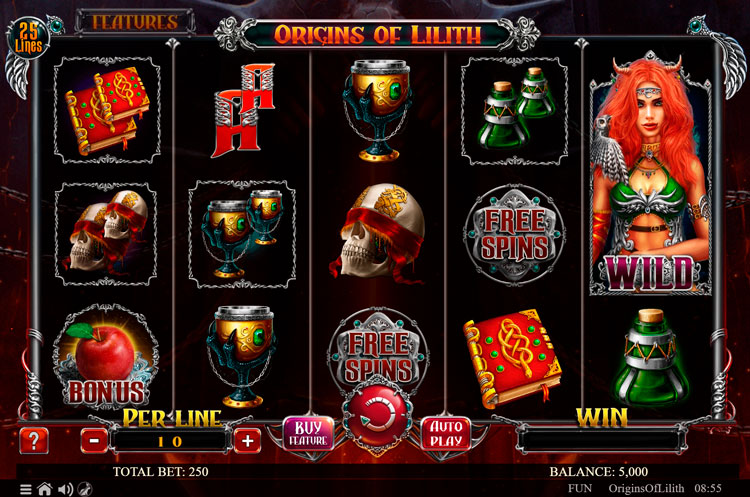The width and height of the screenshot is (750, 497).
Task: Go to the home lobby icon
Action: [45, 489]
